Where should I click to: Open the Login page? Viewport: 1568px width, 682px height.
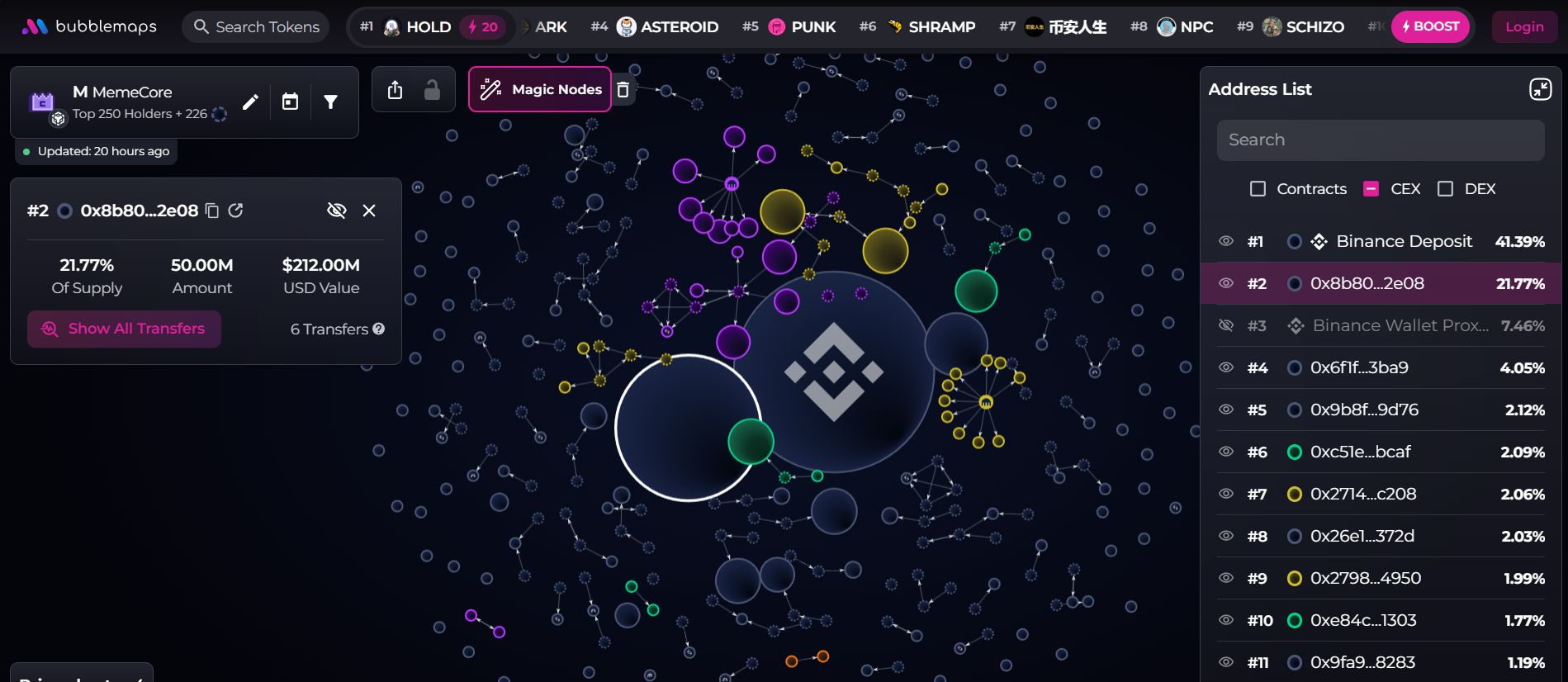(1523, 27)
